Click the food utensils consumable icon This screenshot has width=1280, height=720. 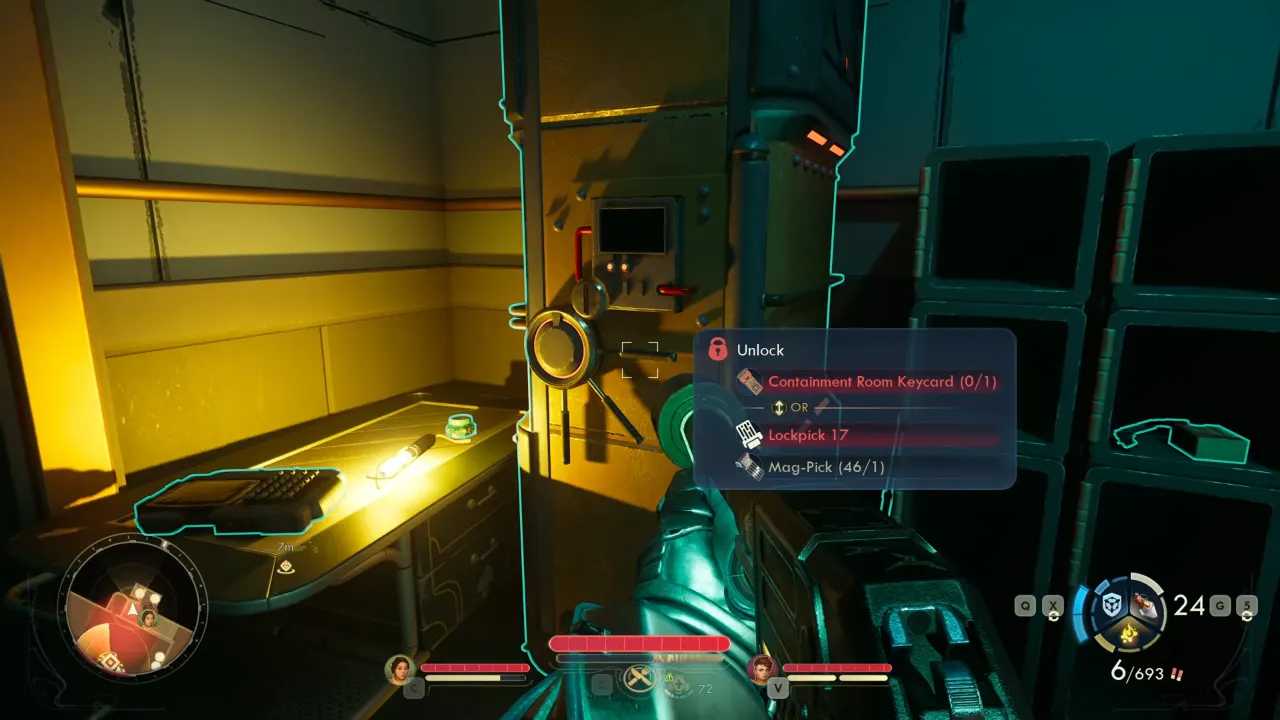coord(640,676)
